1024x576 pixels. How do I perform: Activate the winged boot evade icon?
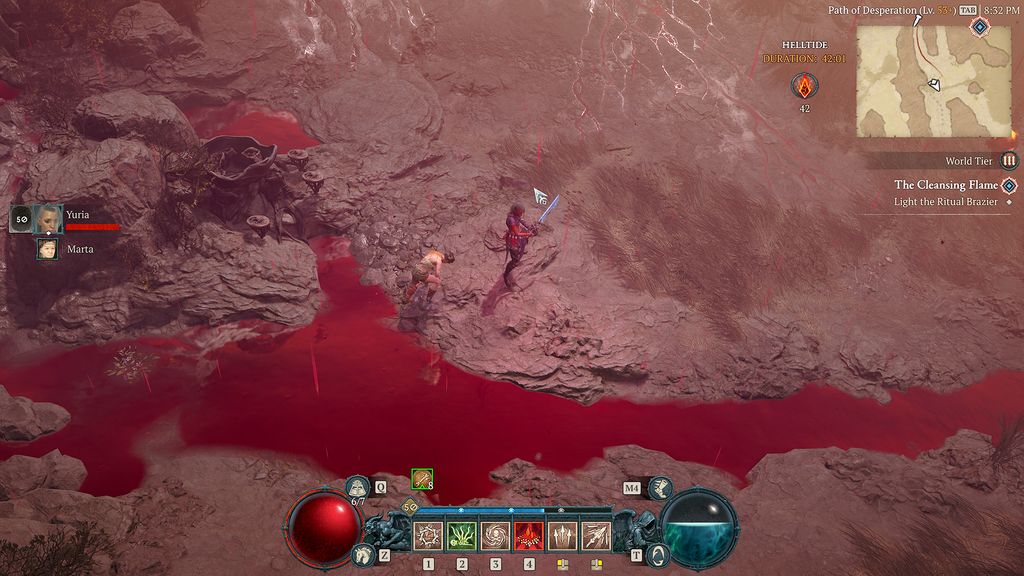pyautogui.click(x=660, y=487)
